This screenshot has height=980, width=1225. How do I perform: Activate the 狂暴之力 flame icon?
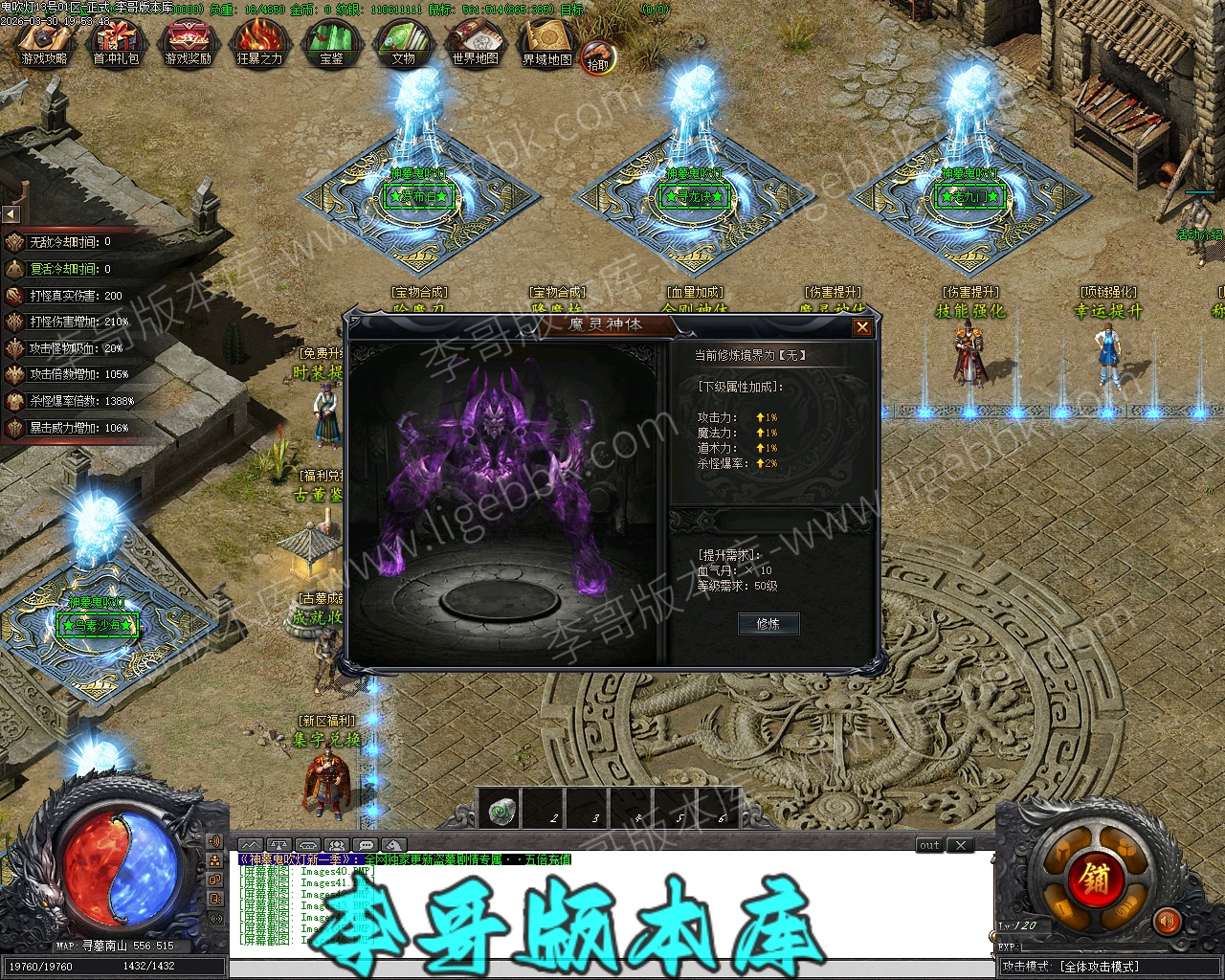pyautogui.click(x=259, y=42)
